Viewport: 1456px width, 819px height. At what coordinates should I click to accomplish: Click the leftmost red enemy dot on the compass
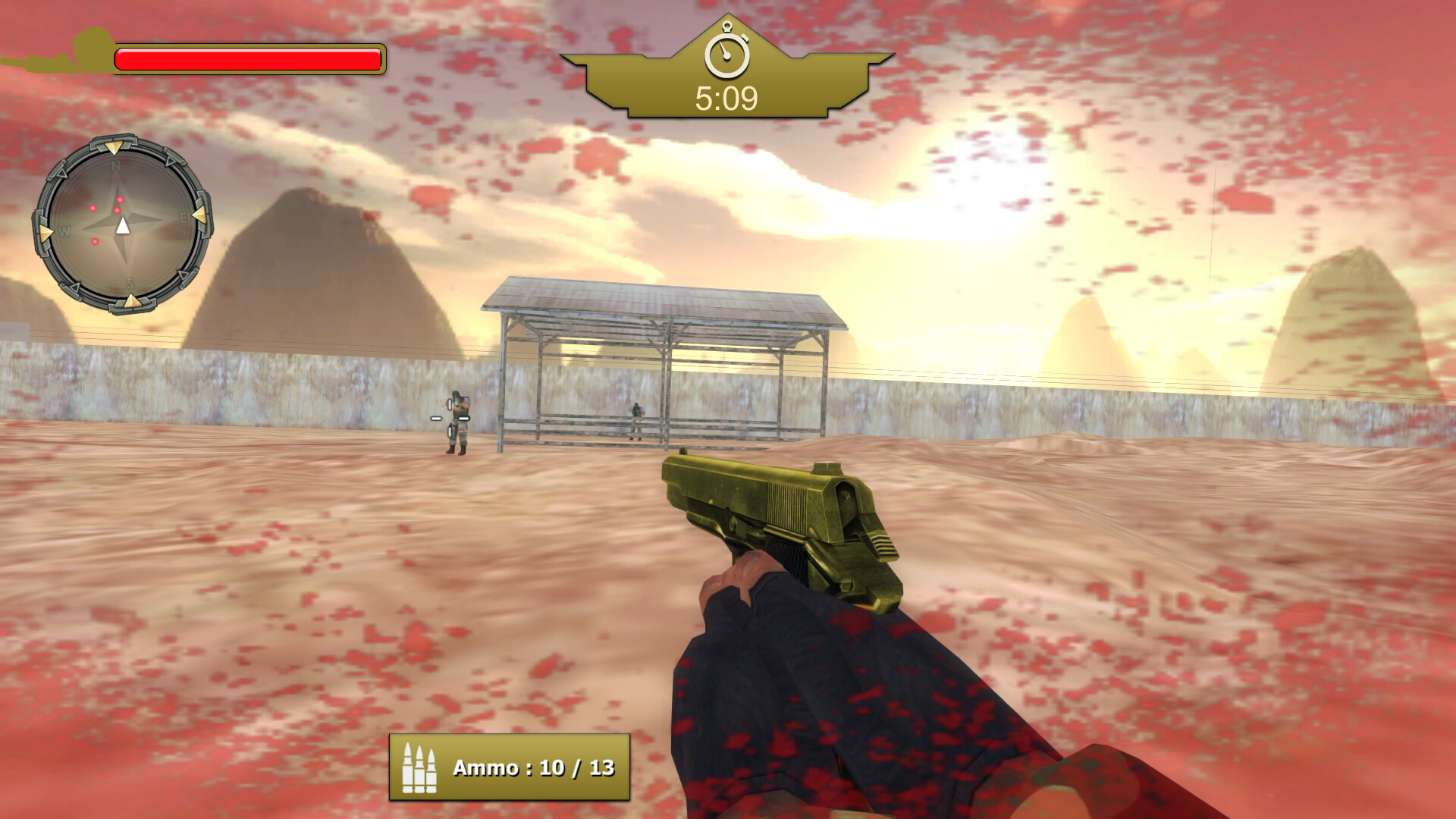pyautogui.click(x=93, y=208)
